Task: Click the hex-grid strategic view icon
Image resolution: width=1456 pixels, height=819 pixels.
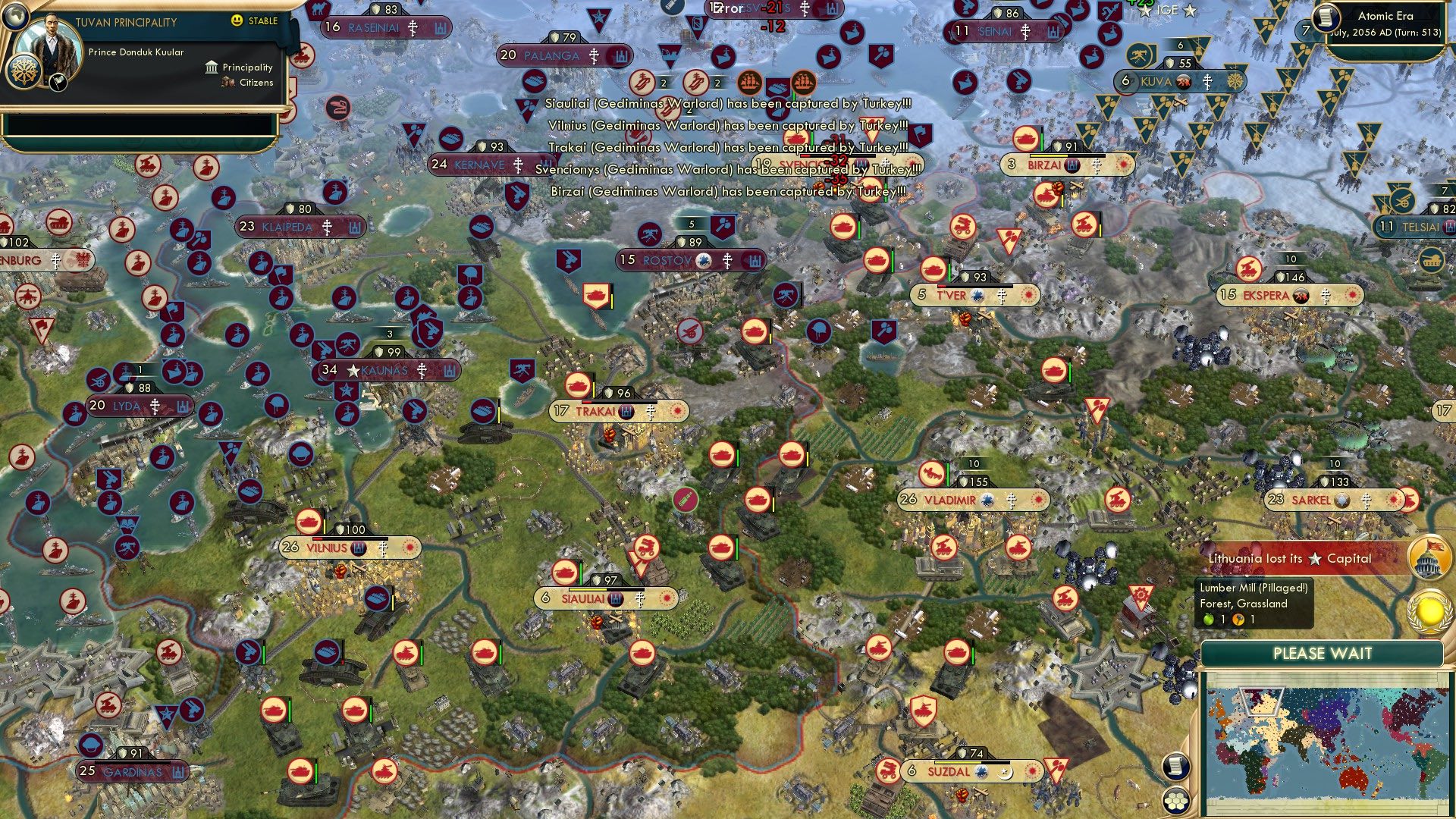Action: [x=1177, y=800]
